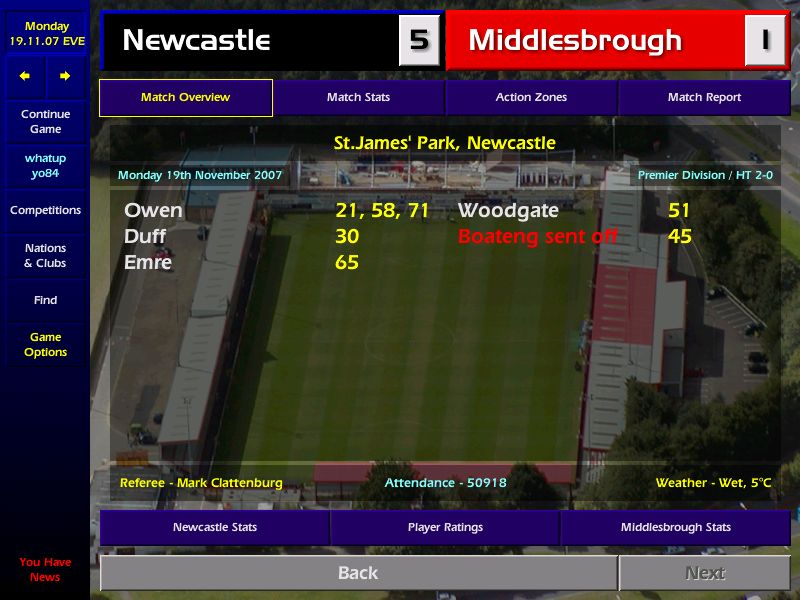The height and width of the screenshot is (600, 800).
Task: Click the Newcastle team name header
Action: (196, 41)
